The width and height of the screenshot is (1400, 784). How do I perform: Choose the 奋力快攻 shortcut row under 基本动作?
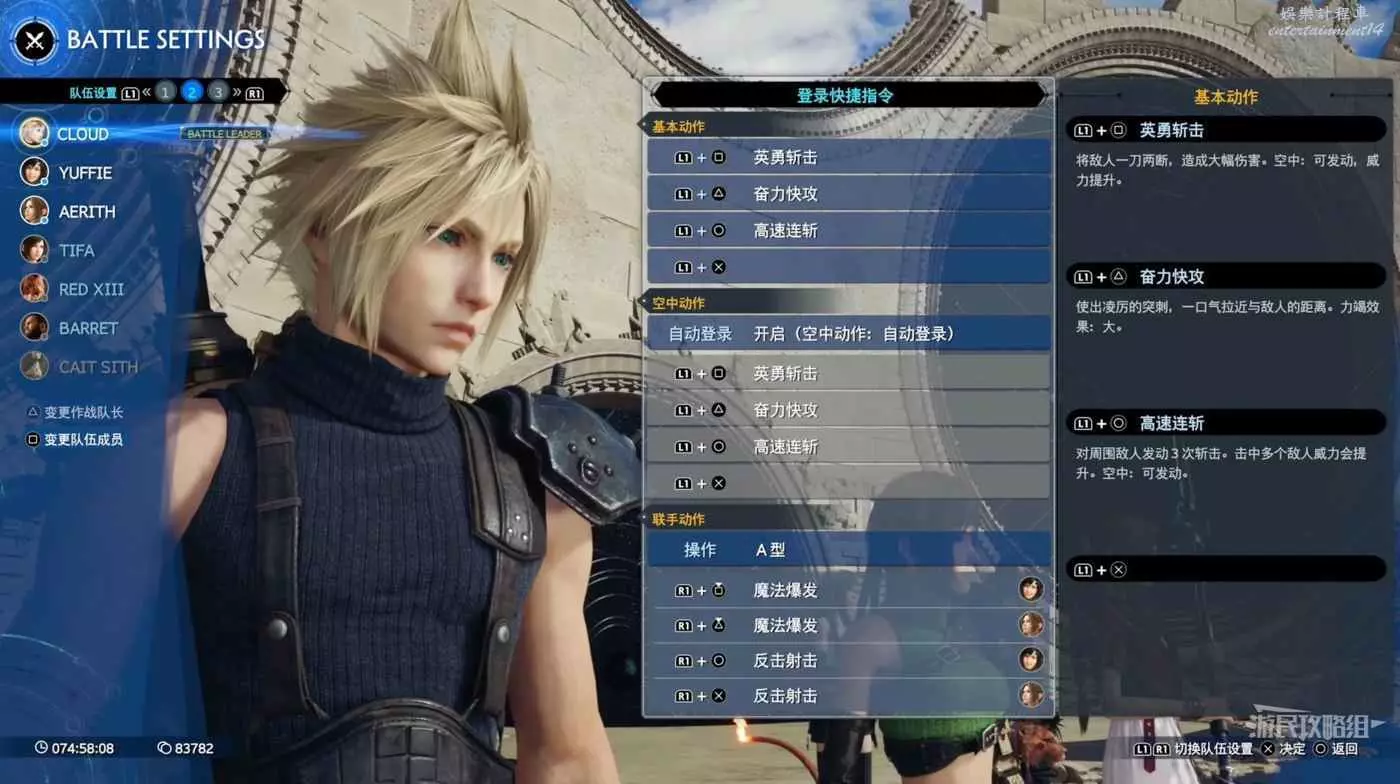click(848, 194)
